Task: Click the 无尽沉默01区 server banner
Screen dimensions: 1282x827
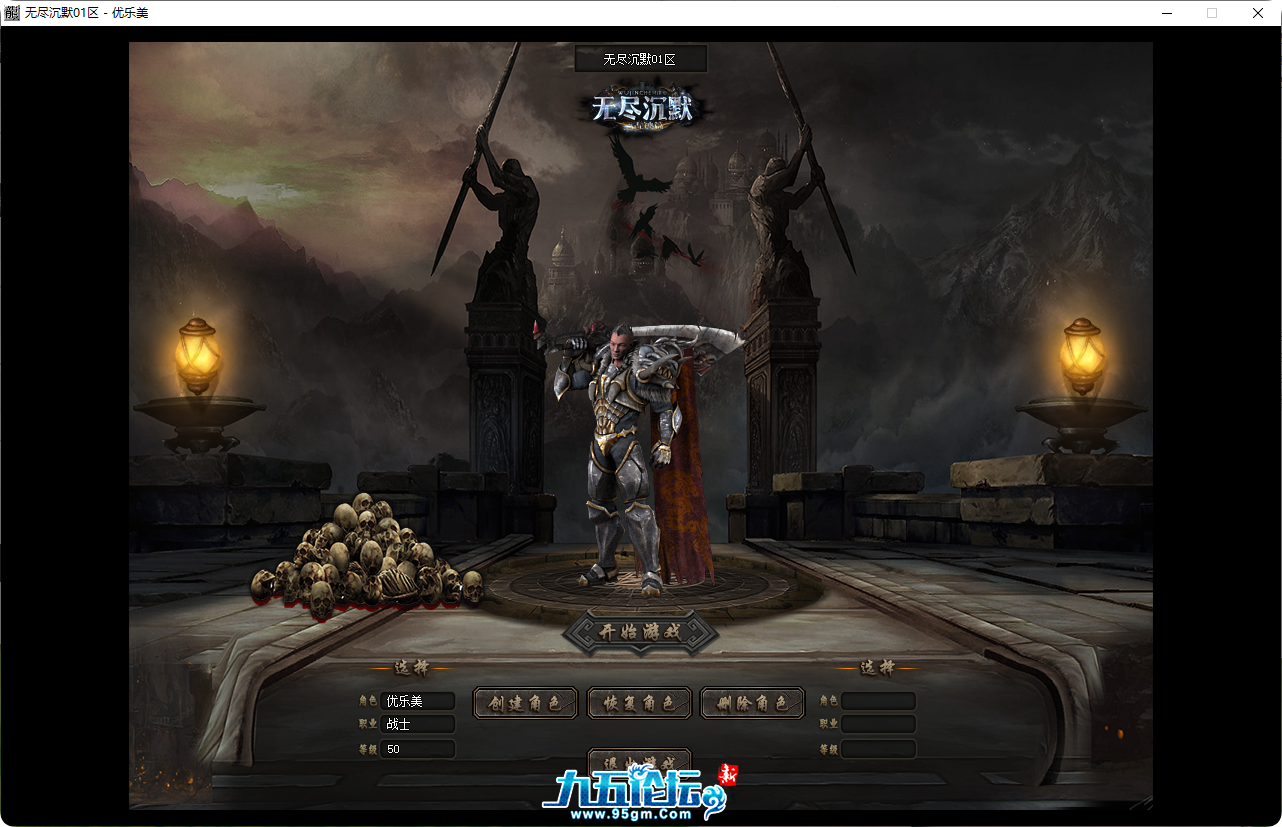Action: coord(639,58)
